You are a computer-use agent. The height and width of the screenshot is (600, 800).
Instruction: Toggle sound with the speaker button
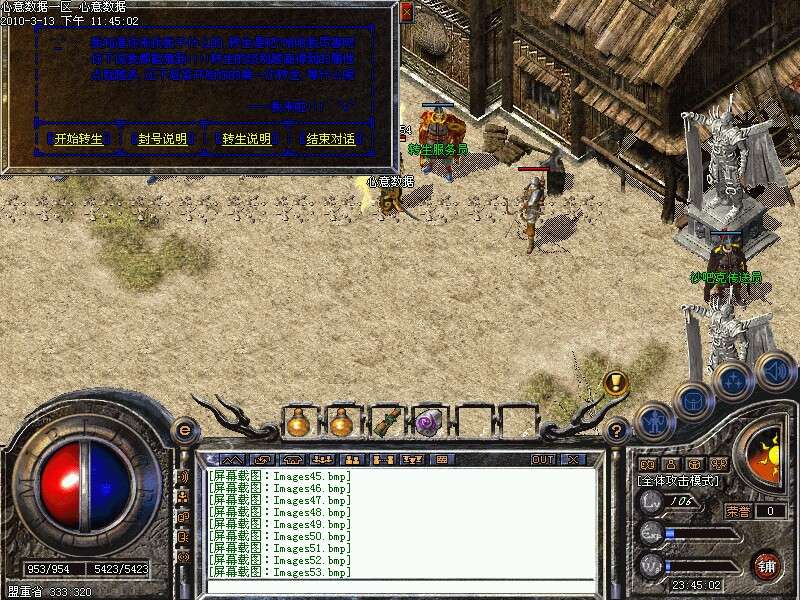(x=774, y=370)
